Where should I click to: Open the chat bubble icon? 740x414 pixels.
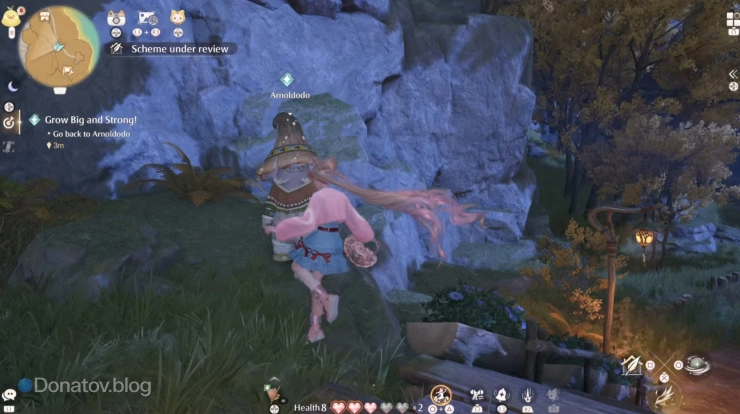[10, 395]
